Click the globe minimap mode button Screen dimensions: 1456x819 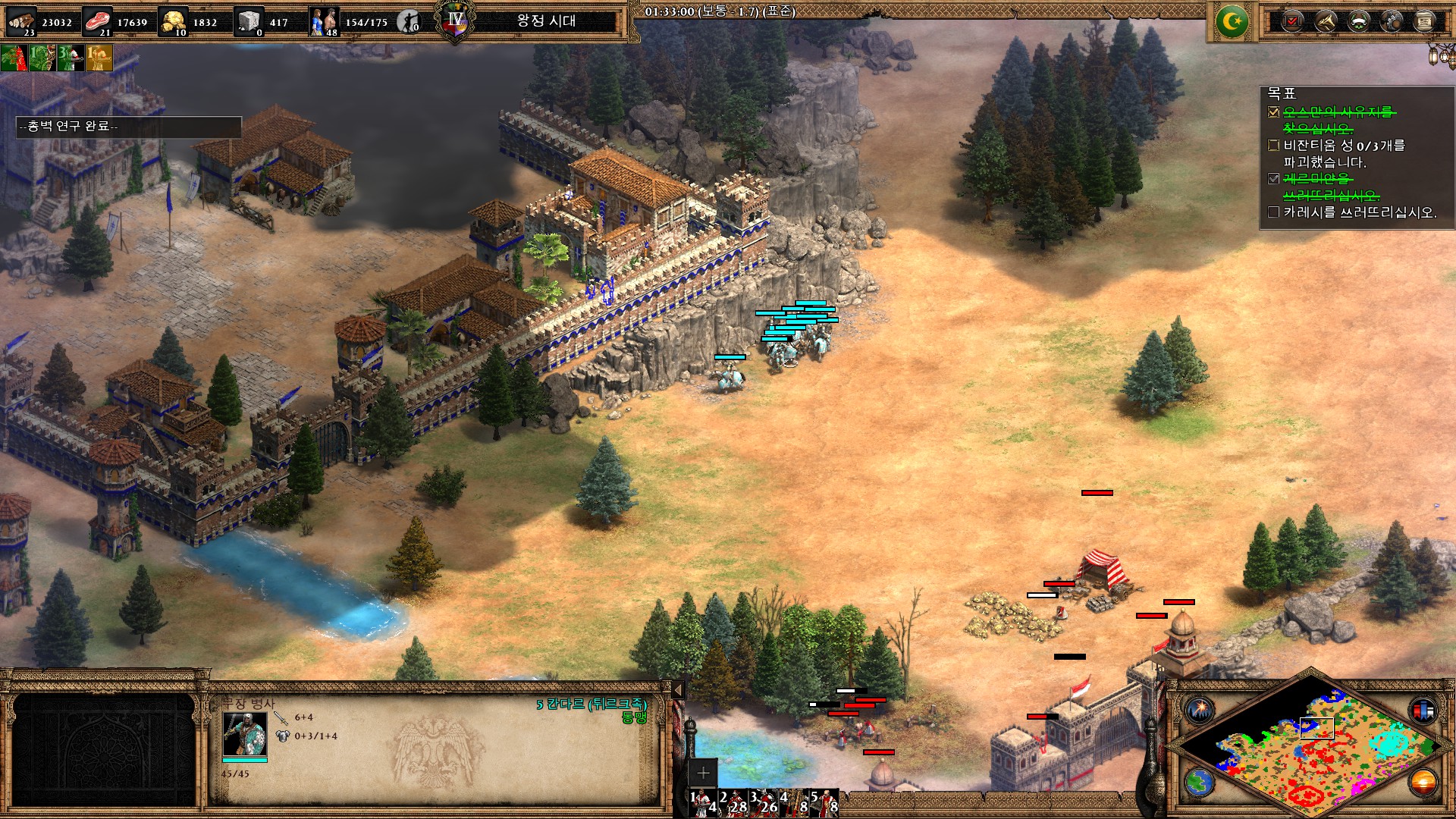click(1199, 782)
